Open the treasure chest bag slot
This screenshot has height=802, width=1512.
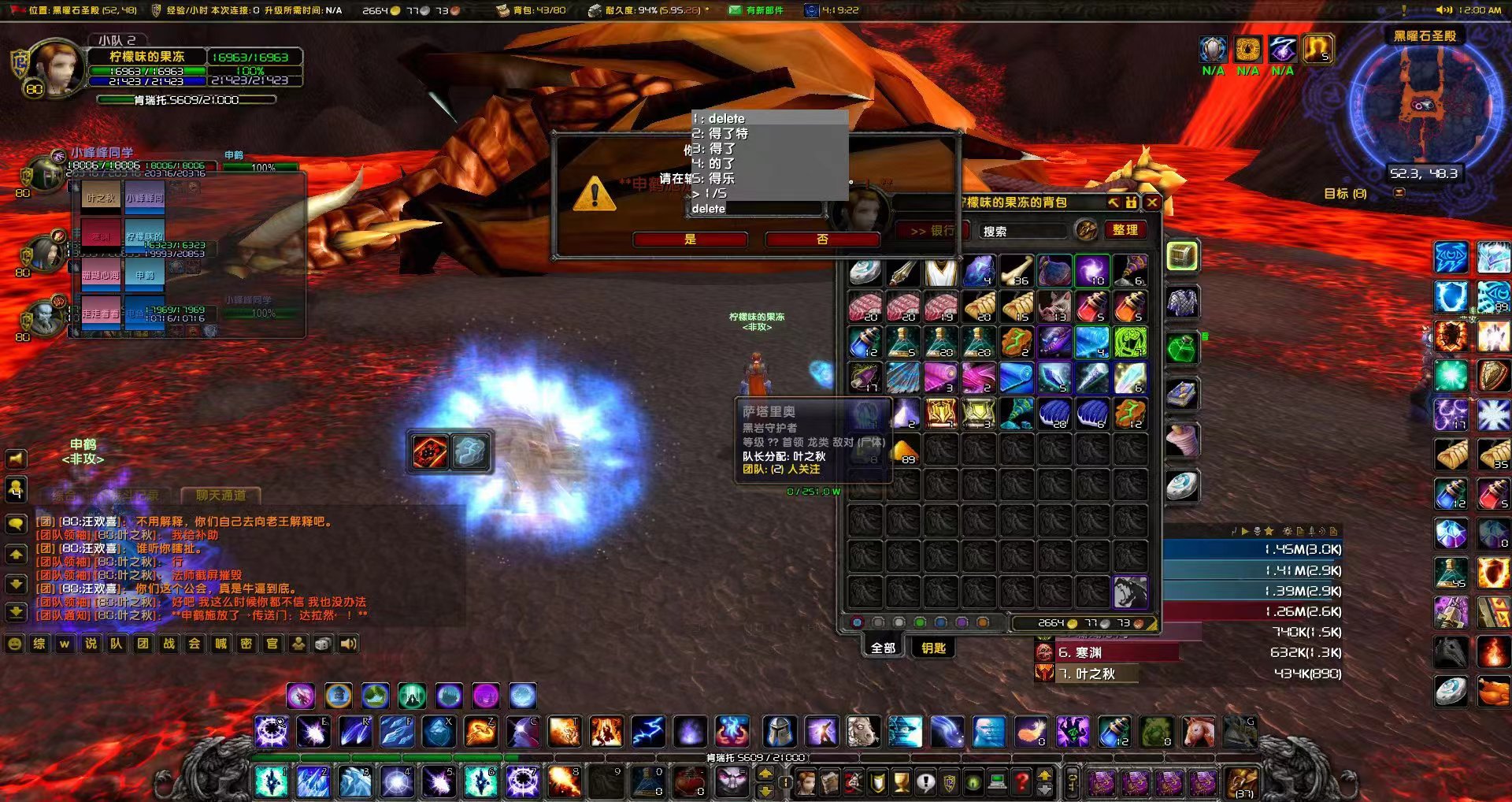[1181, 256]
